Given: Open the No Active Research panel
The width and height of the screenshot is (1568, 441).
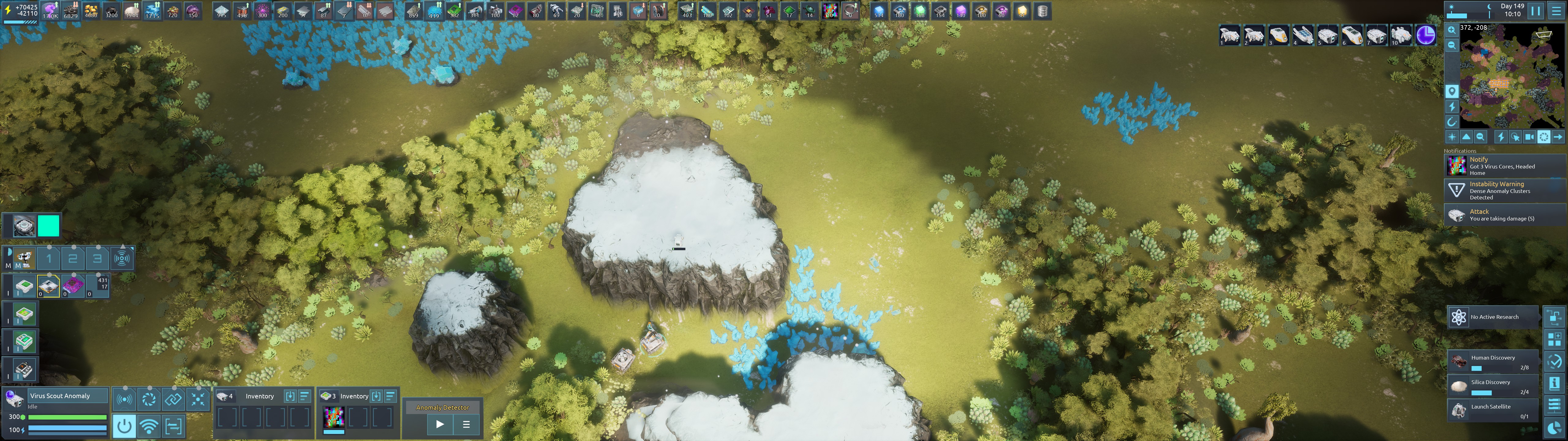Looking at the screenshot, I should [x=1493, y=317].
